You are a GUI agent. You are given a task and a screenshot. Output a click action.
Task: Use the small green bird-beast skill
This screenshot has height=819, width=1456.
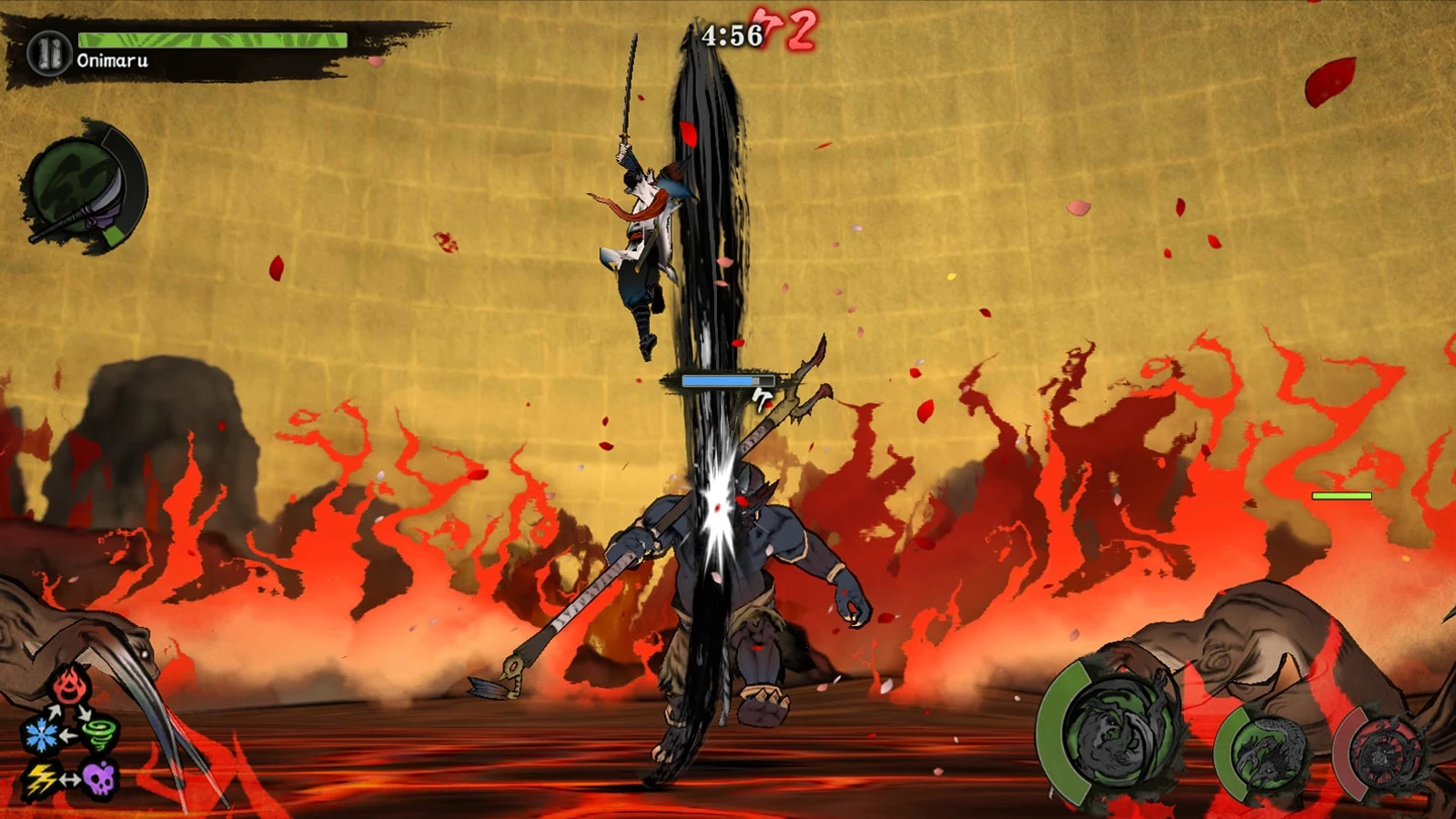tap(1267, 752)
